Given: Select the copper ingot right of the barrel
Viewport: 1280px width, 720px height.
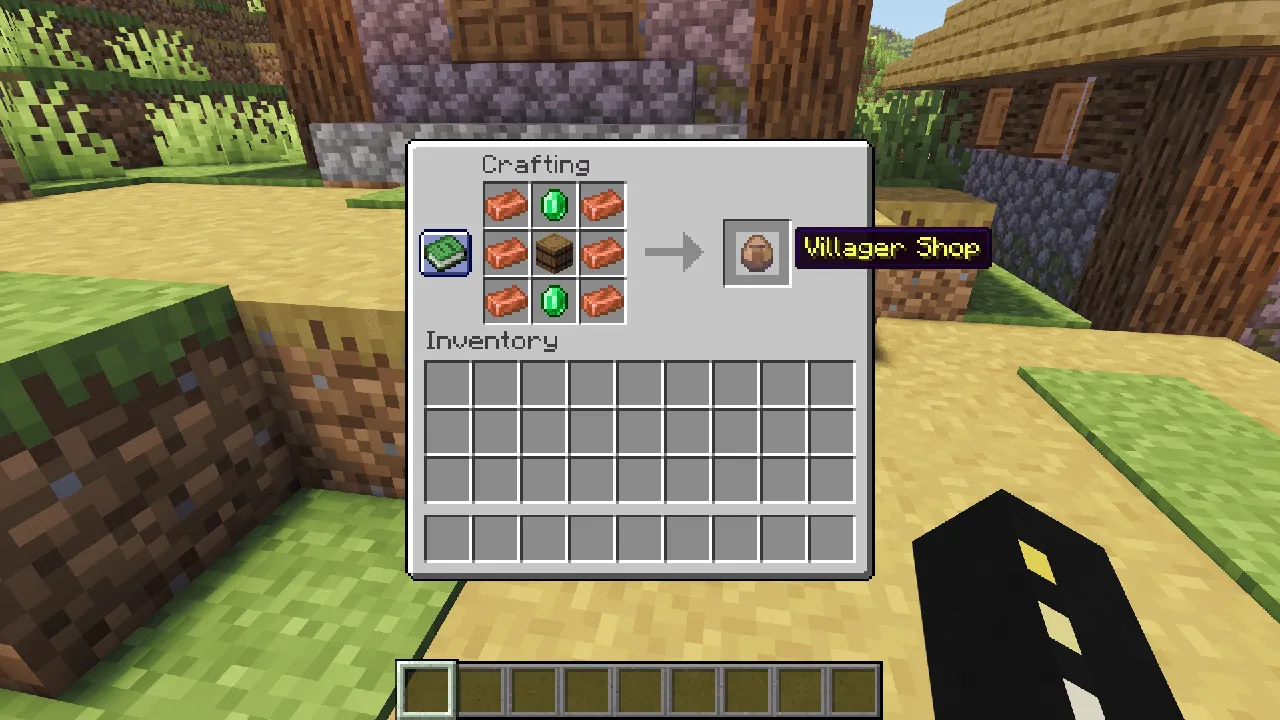Looking at the screenshot, I should 602,252.
